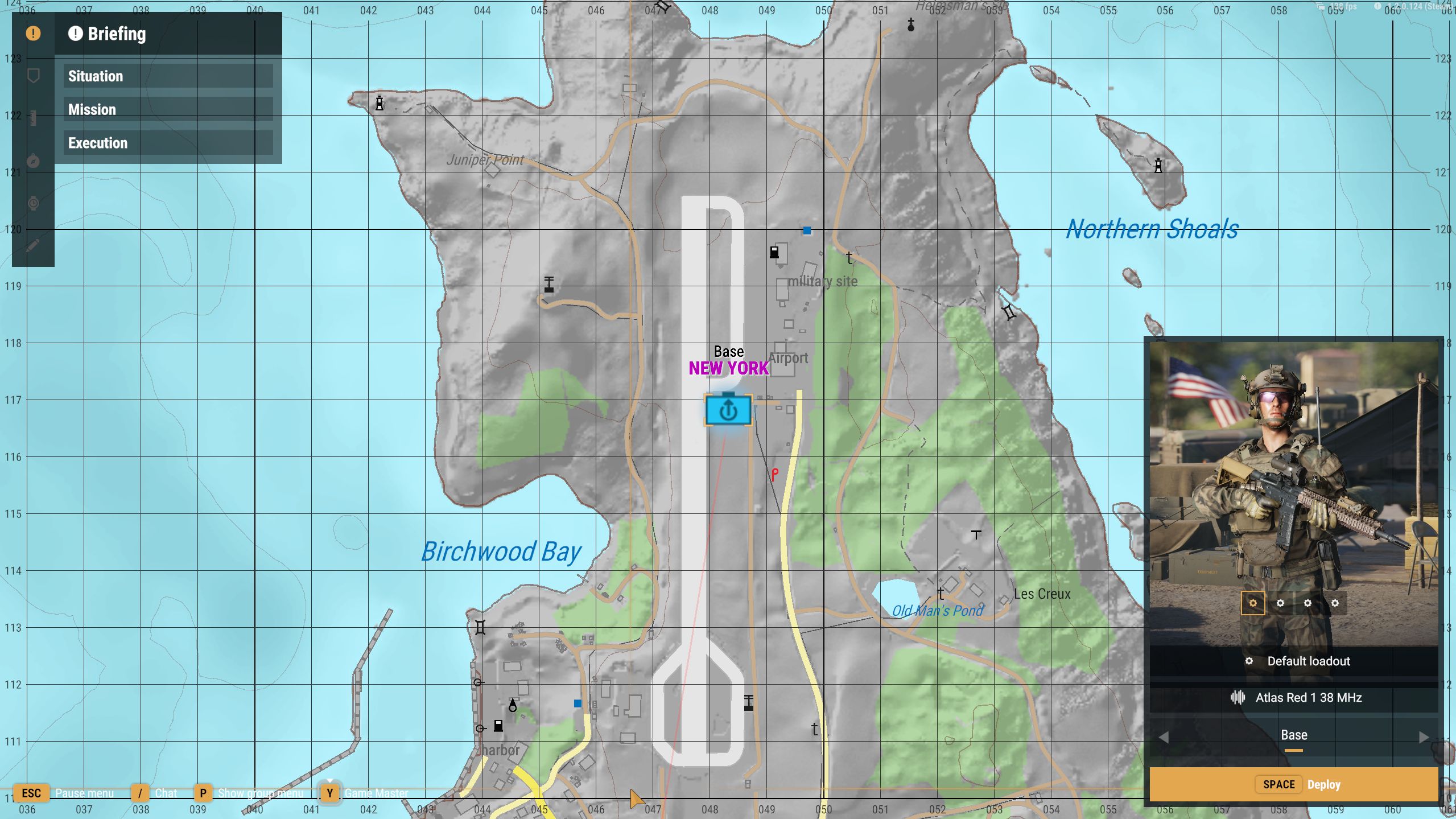1456x819 pixels.
Task: Click the orange Briefing alert icon
Action: click(33, 34)
